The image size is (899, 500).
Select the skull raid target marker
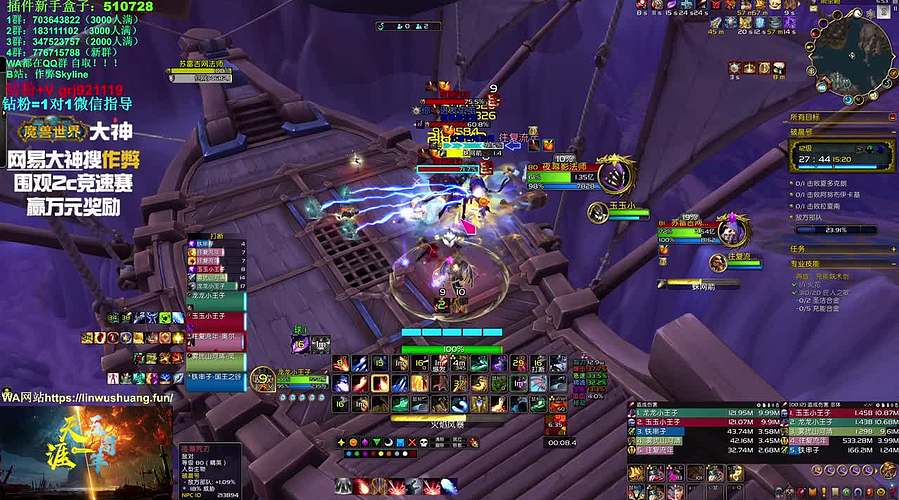coord(425,442)
